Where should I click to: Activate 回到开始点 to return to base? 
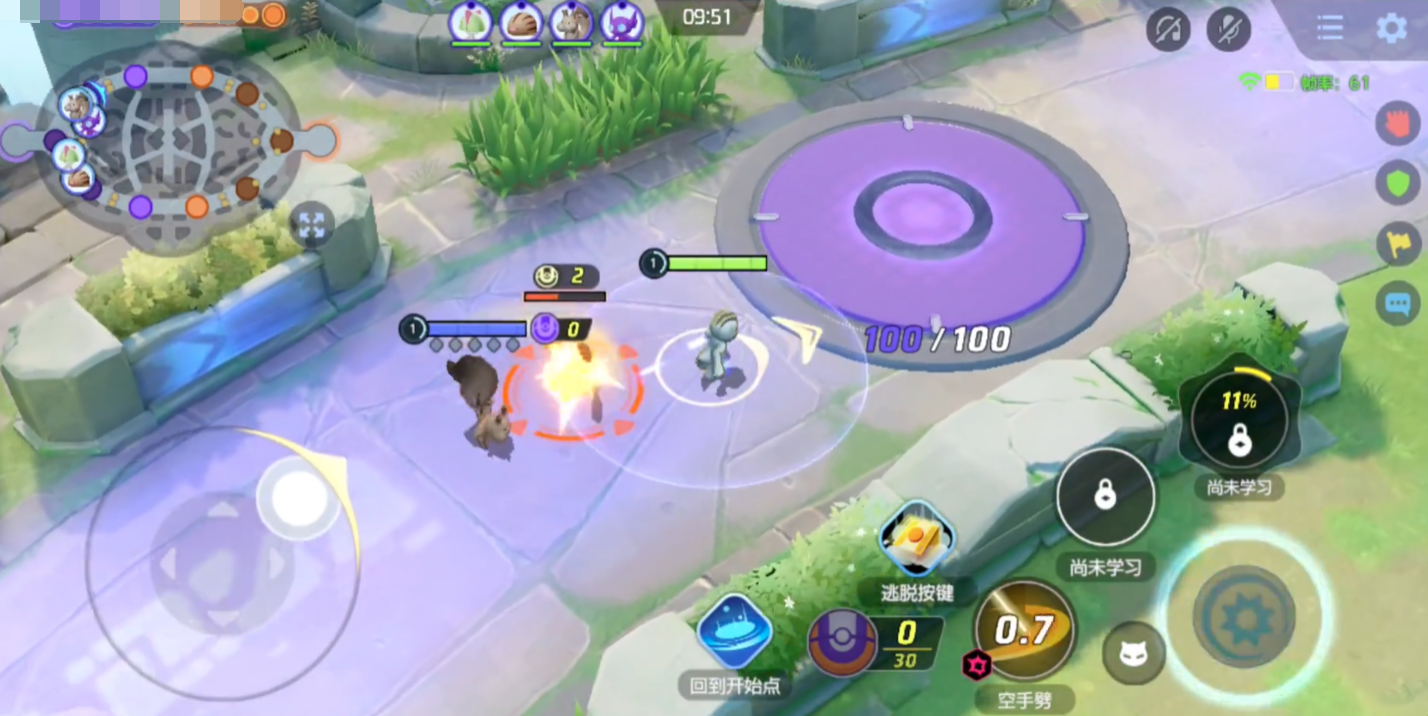pos(734,631)
